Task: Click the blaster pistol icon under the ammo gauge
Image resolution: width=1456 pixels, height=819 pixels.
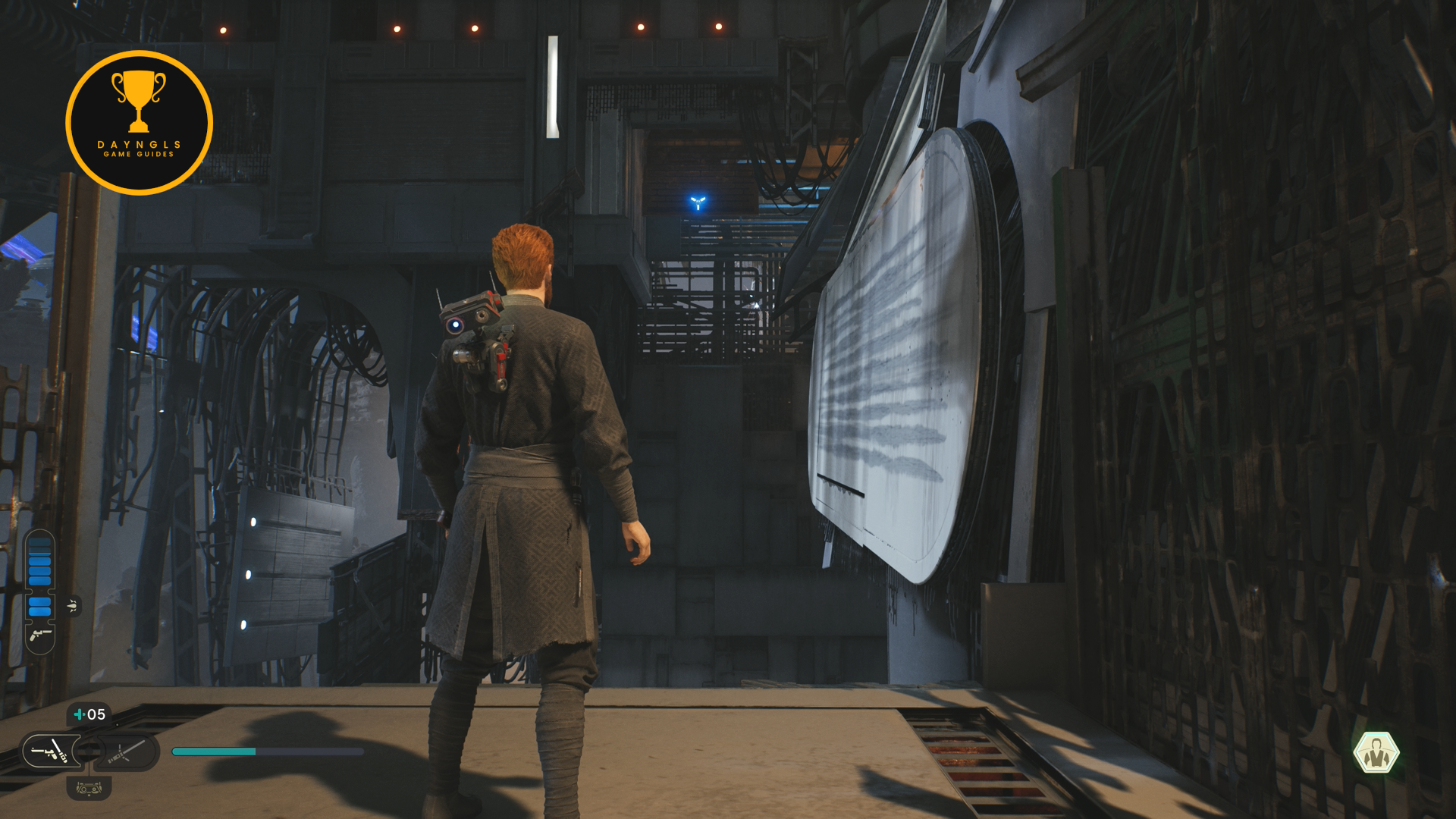Action: [40, 635]
